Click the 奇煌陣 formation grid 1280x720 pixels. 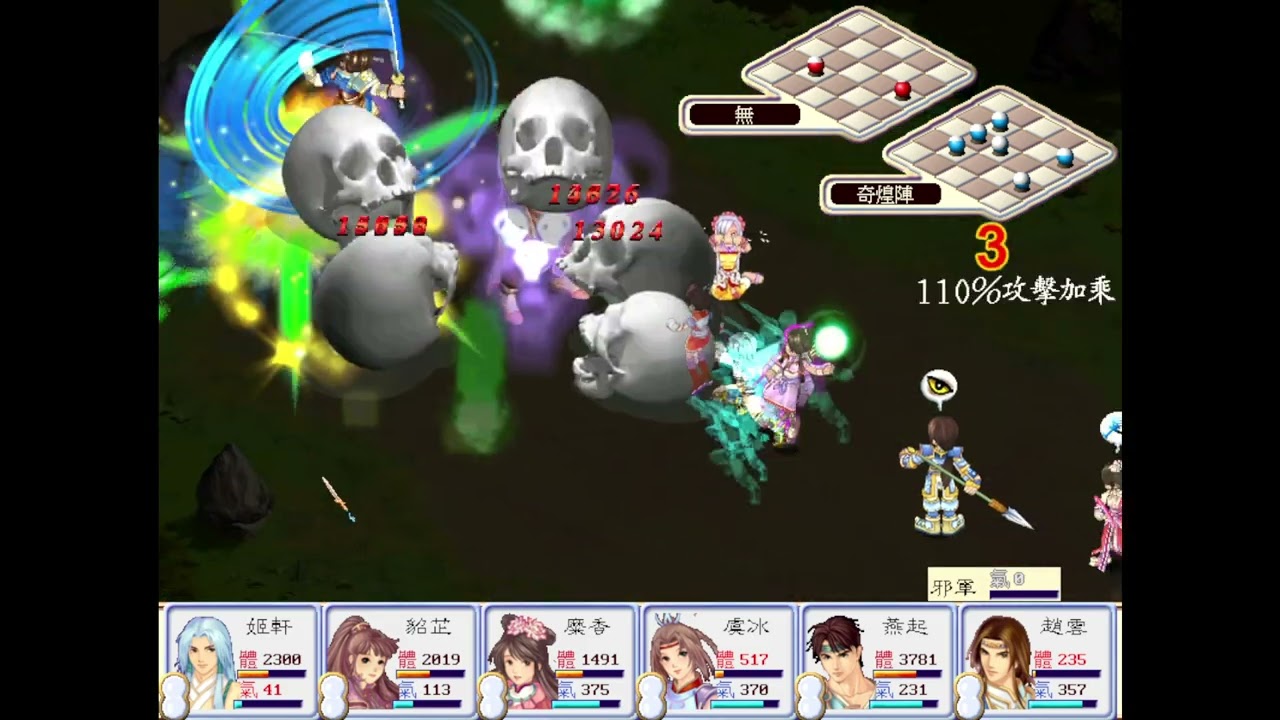pyautogui.click(x=1000, y=150)
